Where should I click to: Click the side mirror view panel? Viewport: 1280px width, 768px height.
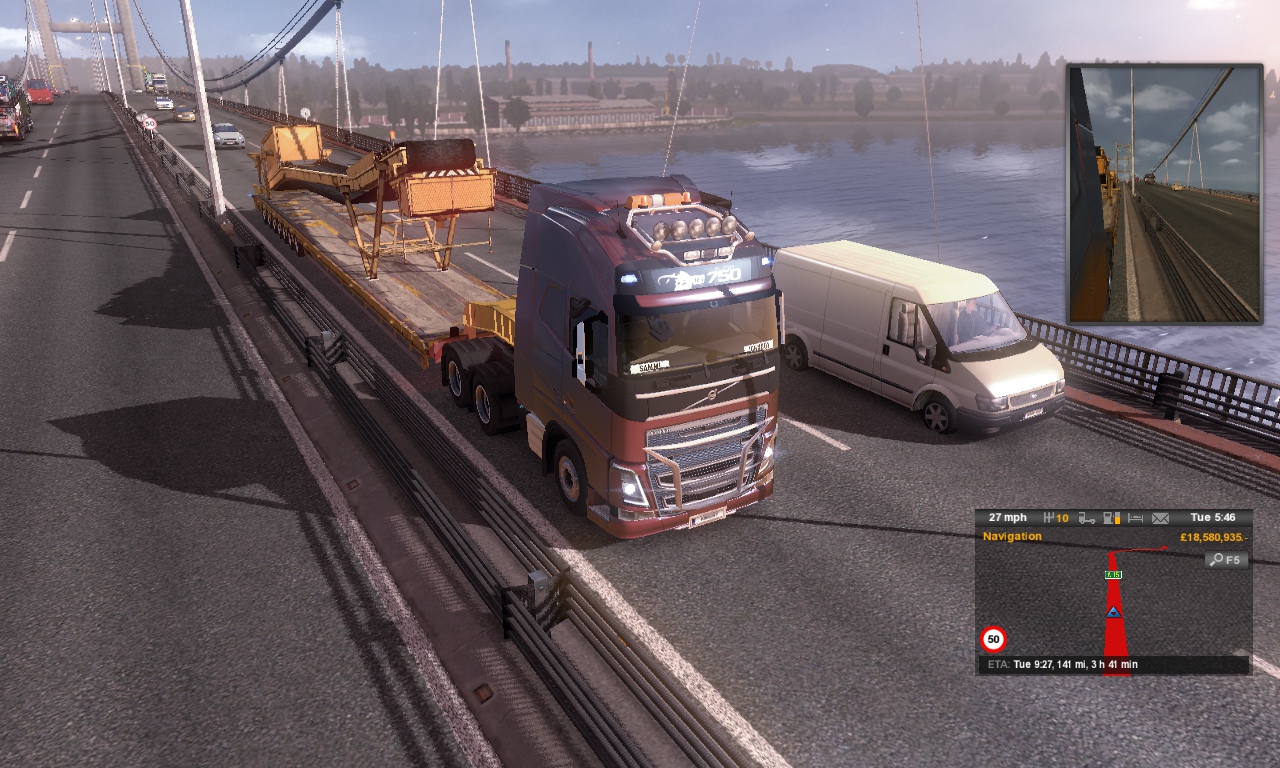(1165, 194)
